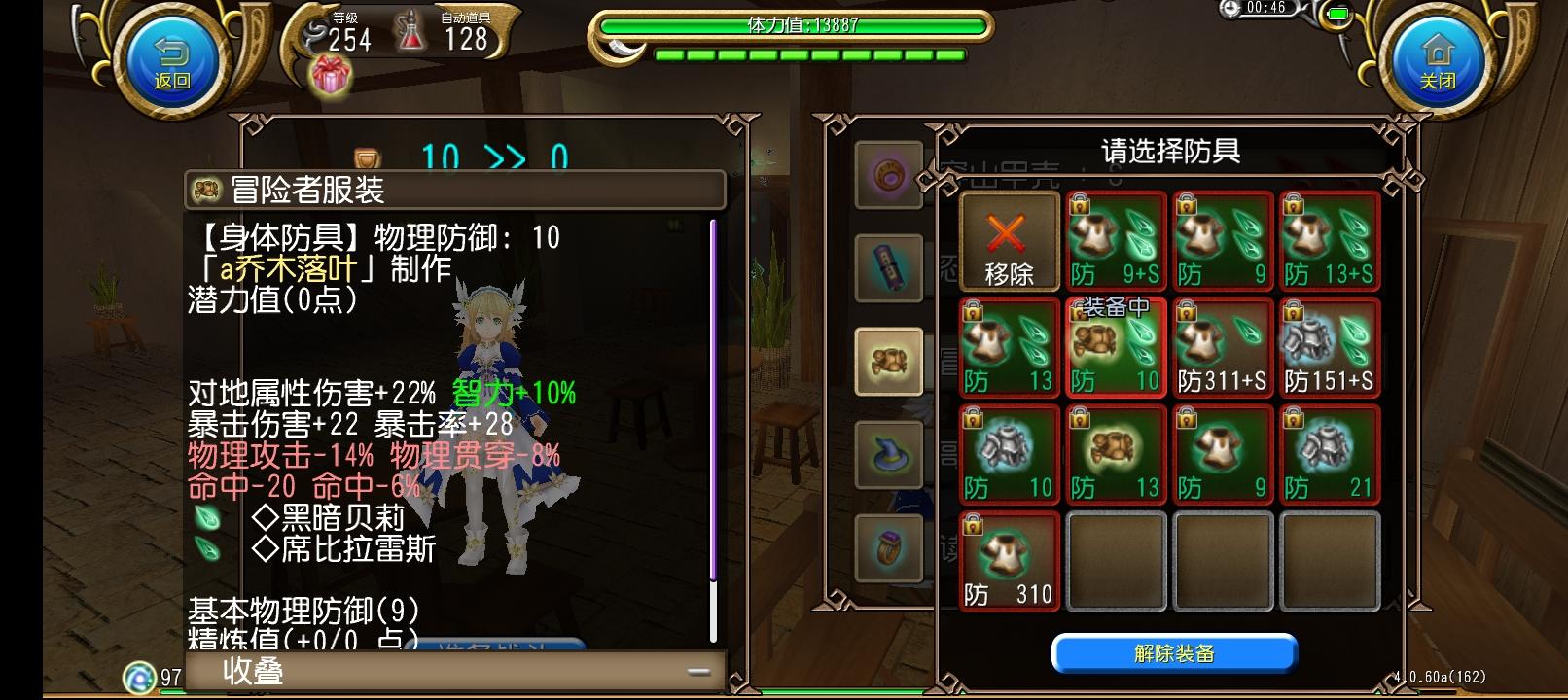This screenshot has width=1568, height=700.
Task: Select the donut accessory category icon at sidebar top
Action: [x=888, y=173]
